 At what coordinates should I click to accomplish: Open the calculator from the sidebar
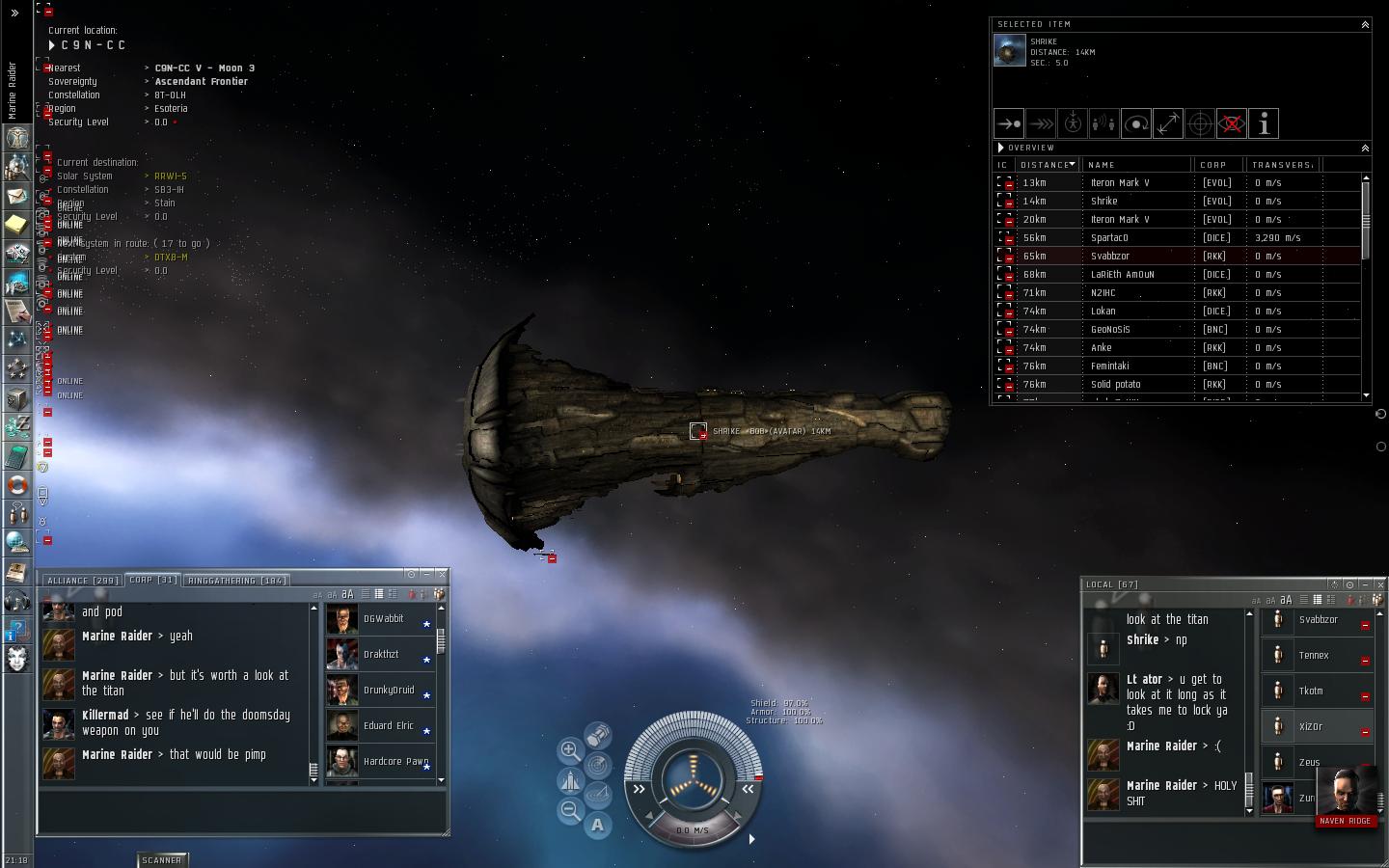(17, 455)
